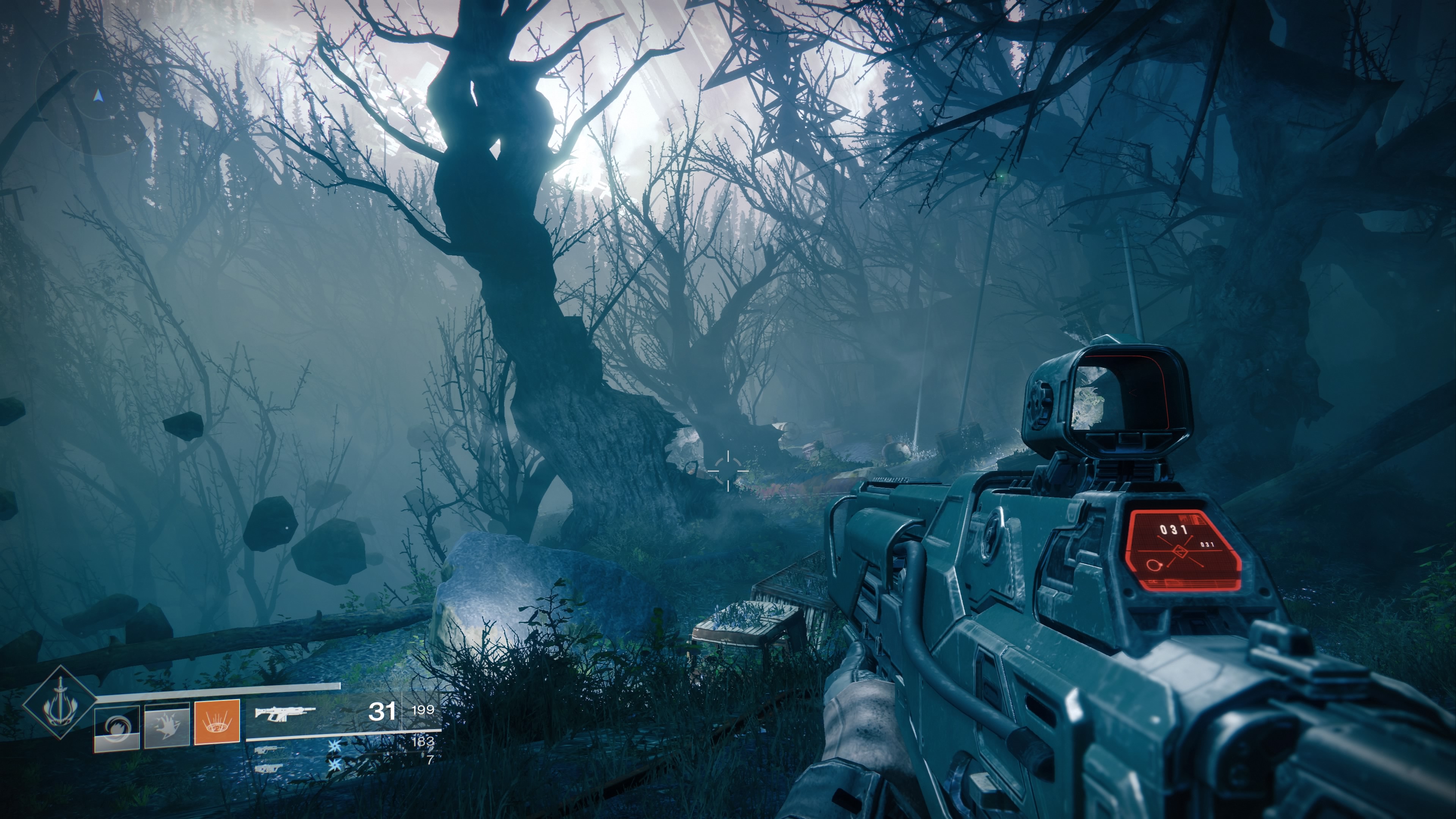Activate the sword super ability diamond
Image resolution: width=1456 pixels, height=819 pixels.
coord(60,702)
